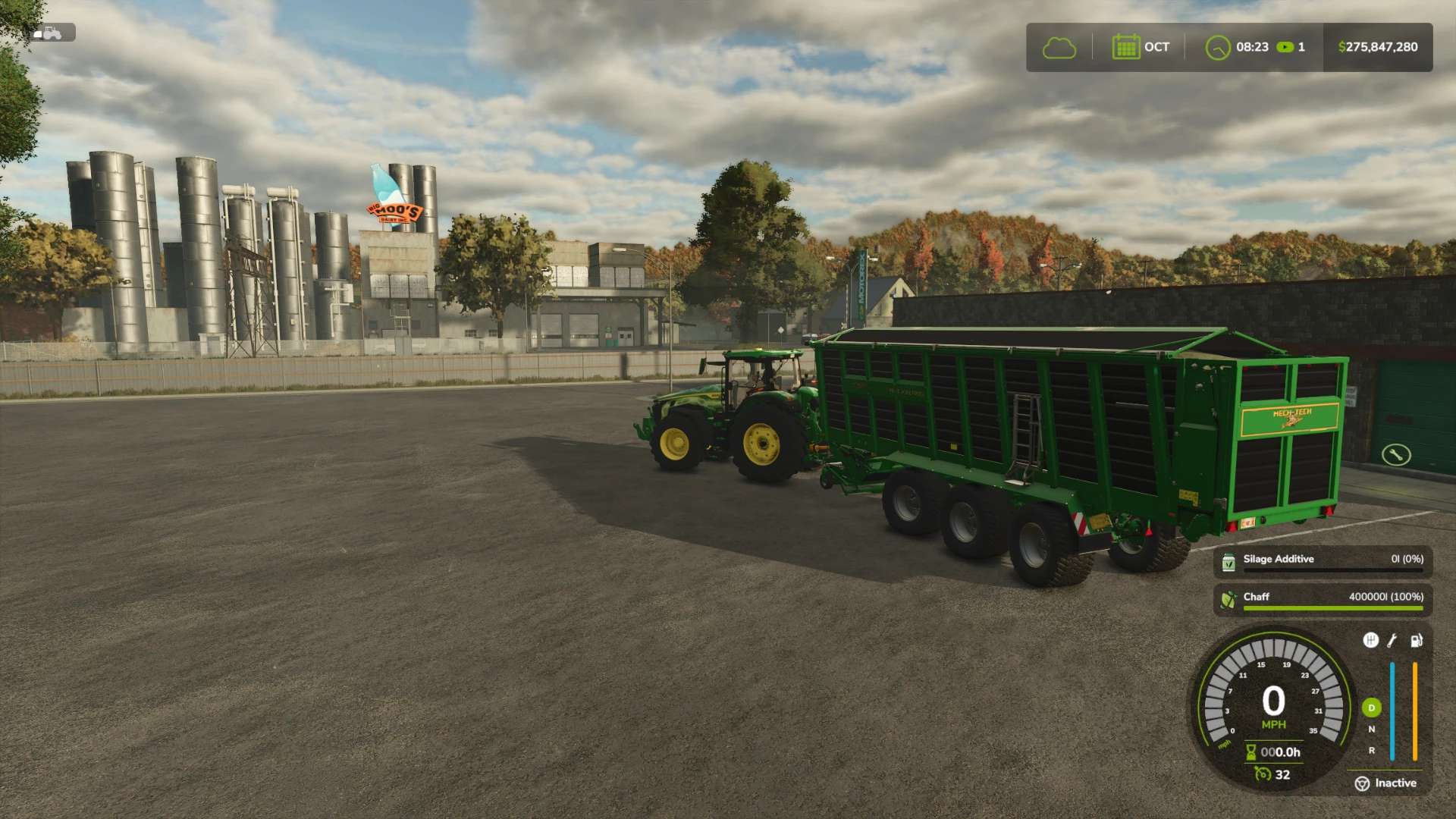Select the wrench damage icon
1456x819 pixels.
[1392, 641]
